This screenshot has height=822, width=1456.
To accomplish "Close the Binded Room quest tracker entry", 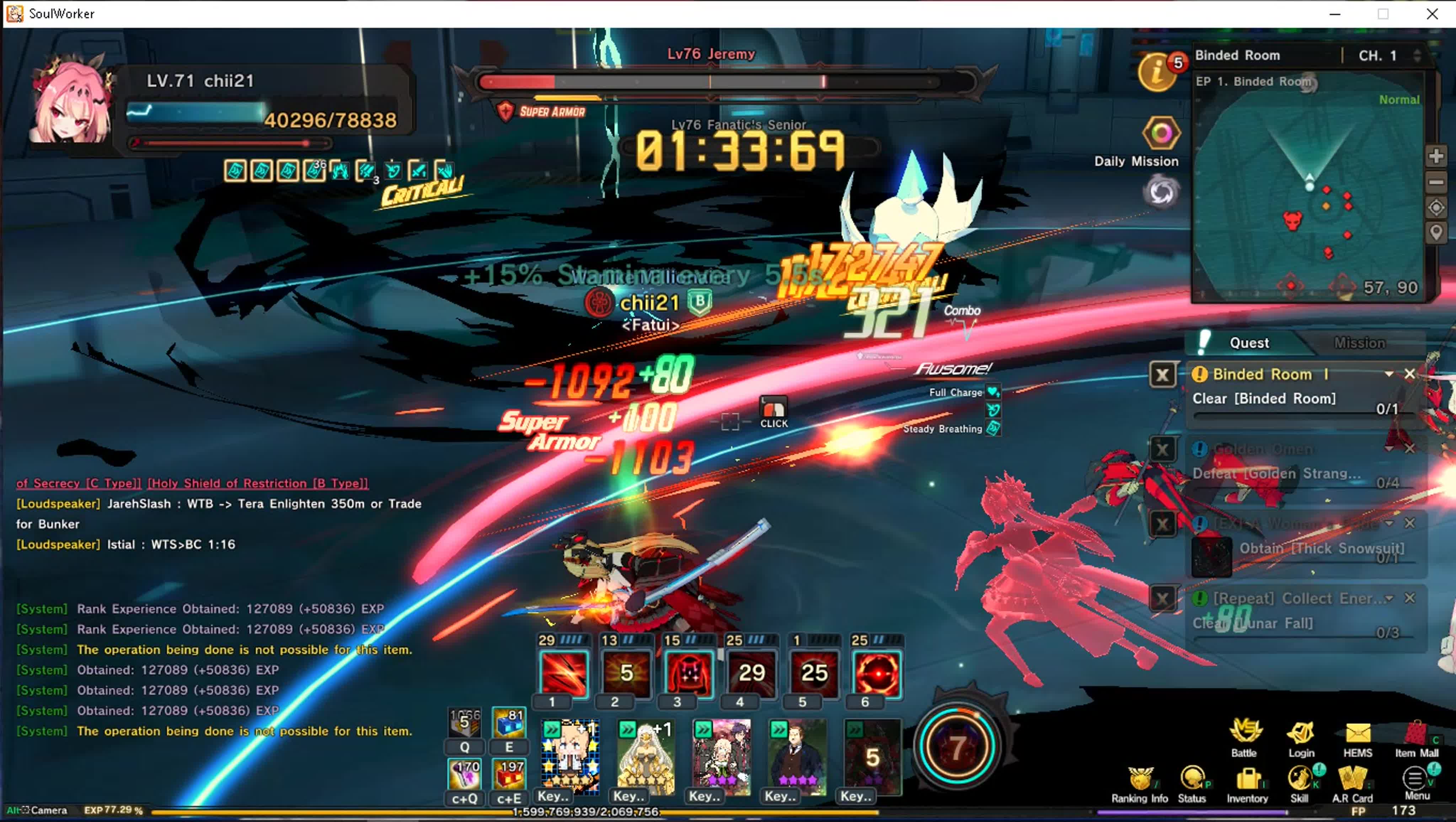I will point(1410,374).
